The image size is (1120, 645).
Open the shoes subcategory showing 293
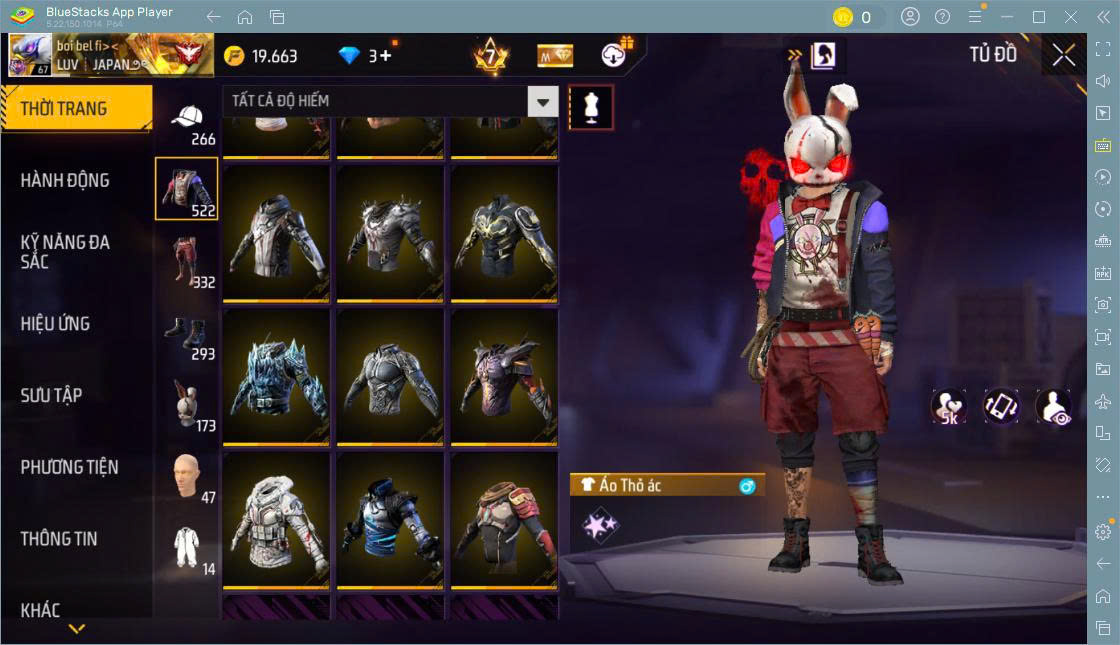(187, 334)
